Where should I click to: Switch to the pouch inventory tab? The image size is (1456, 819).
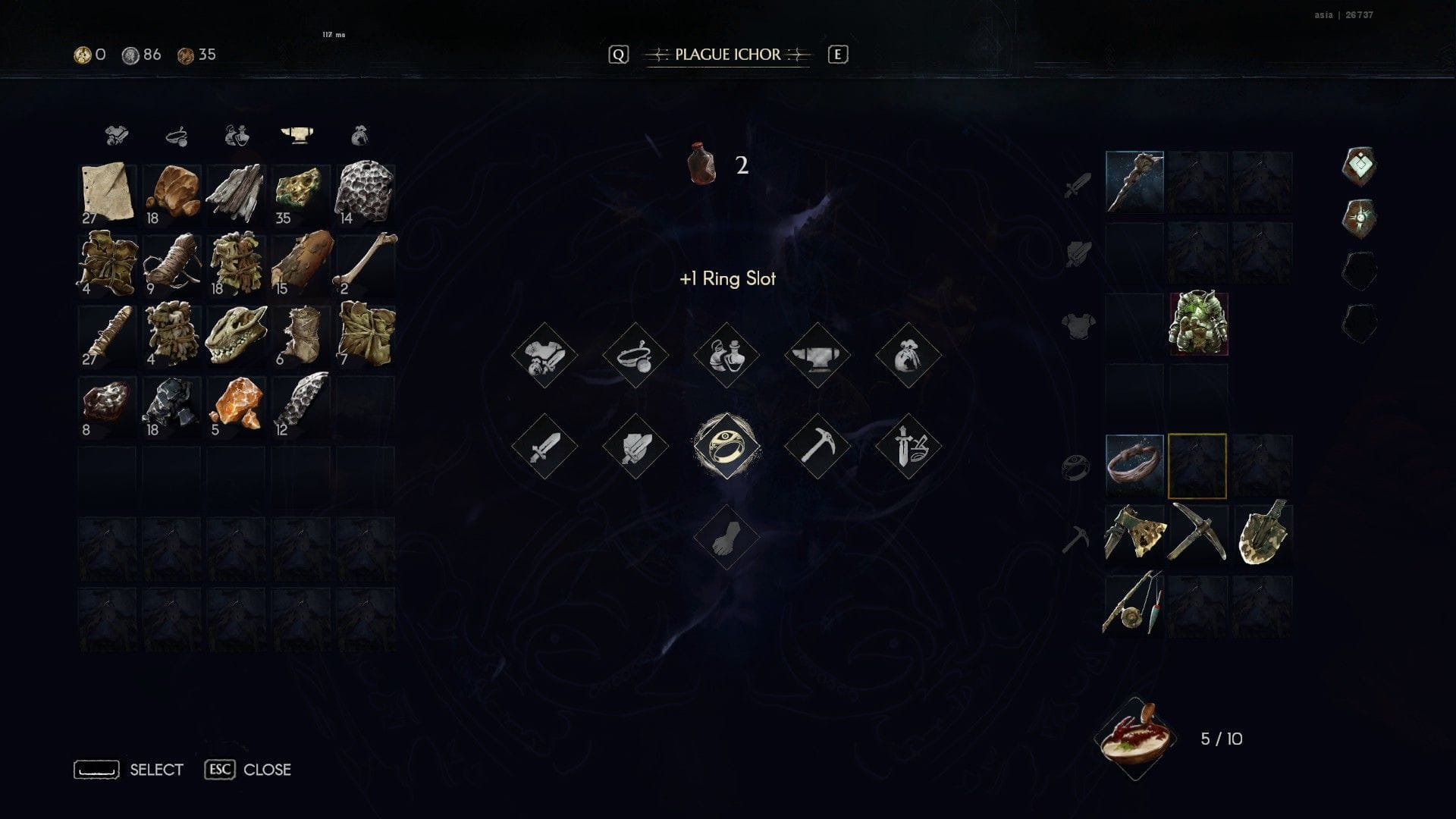point(360,136)
